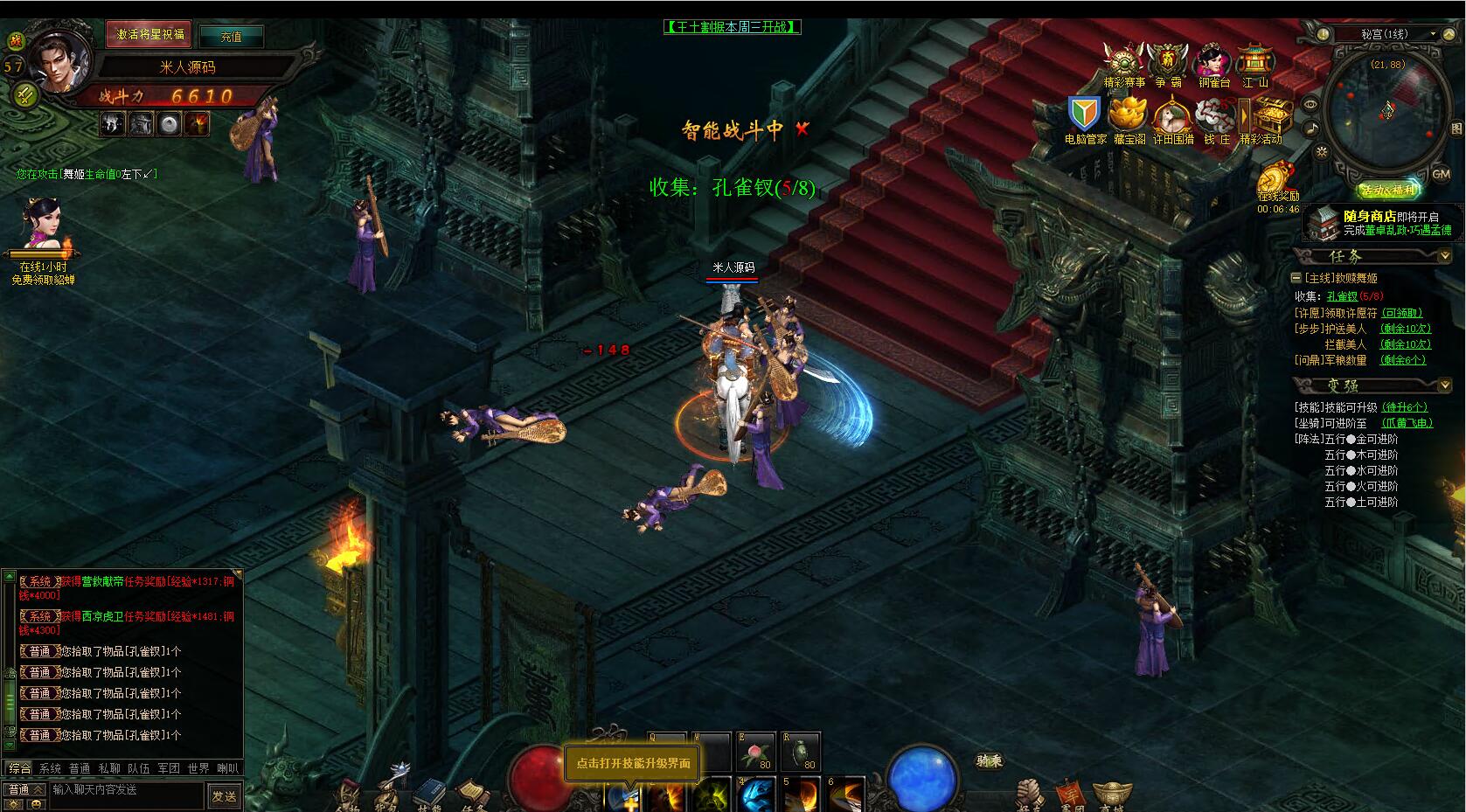Send chat with the 发送 button
Screen dimensions: 1466x812
pos(224,795)
